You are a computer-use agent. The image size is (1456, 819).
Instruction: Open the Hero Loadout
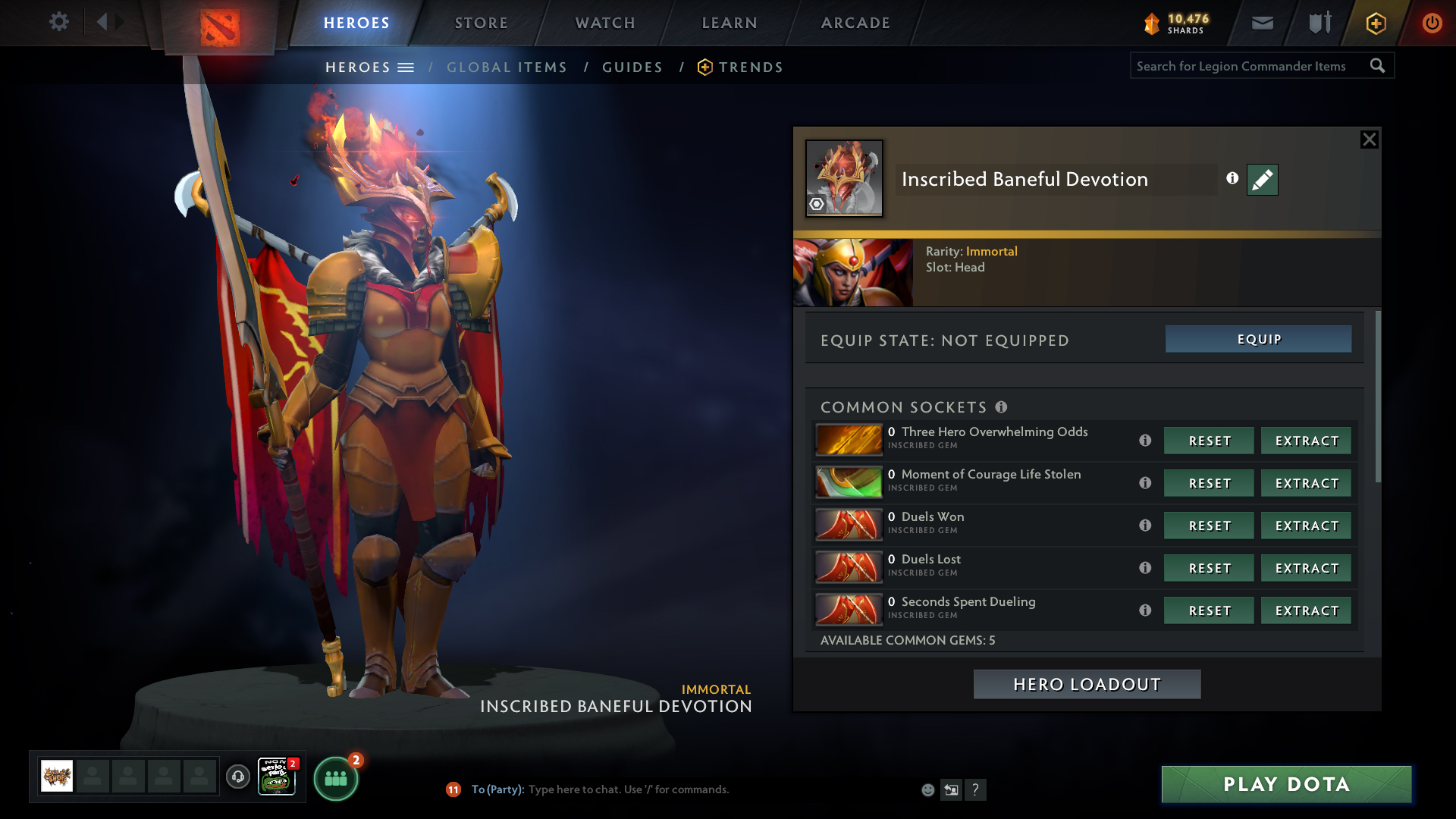click(1087, 684)
